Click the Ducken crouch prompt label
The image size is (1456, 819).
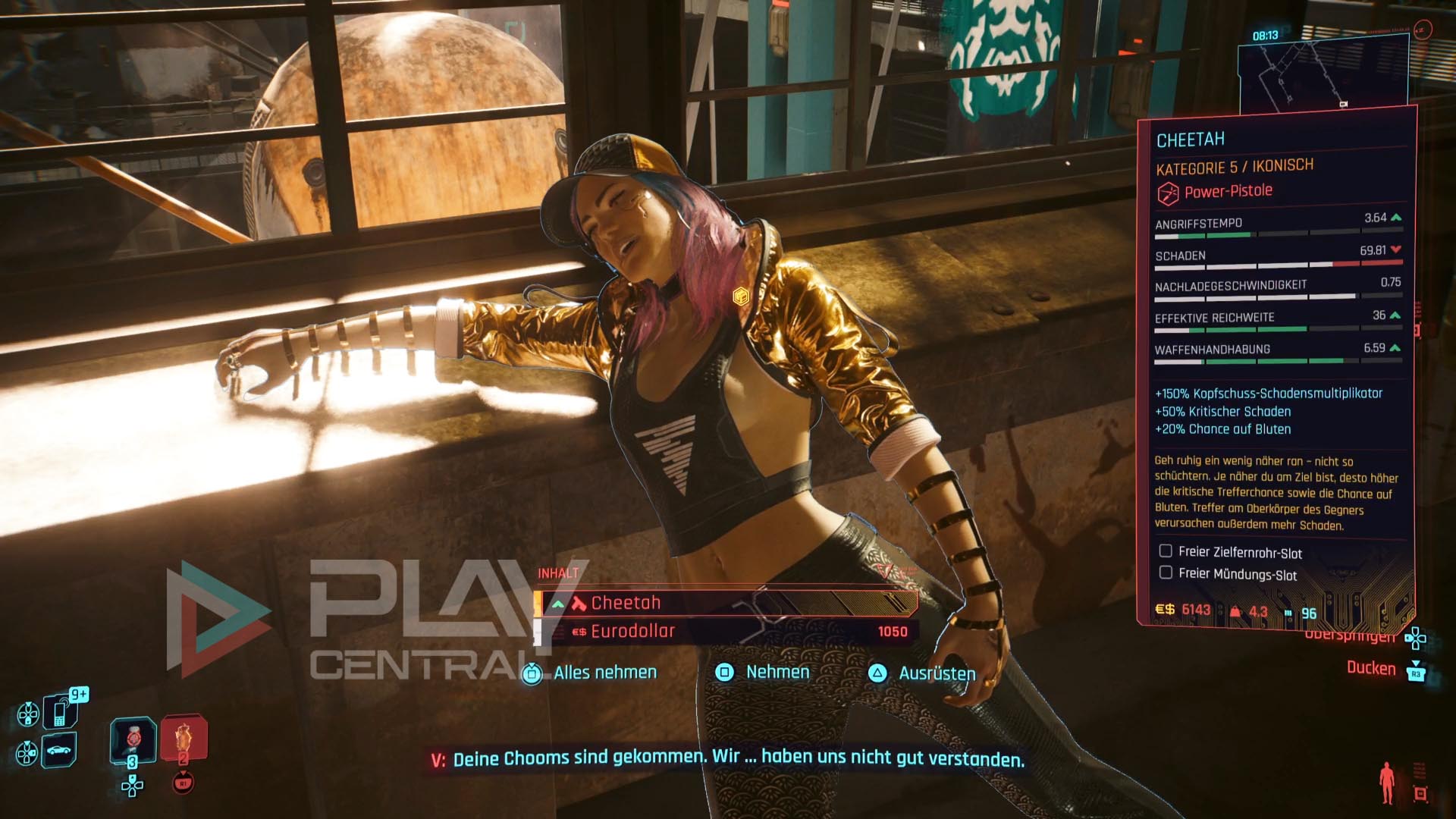point(1370,668)
